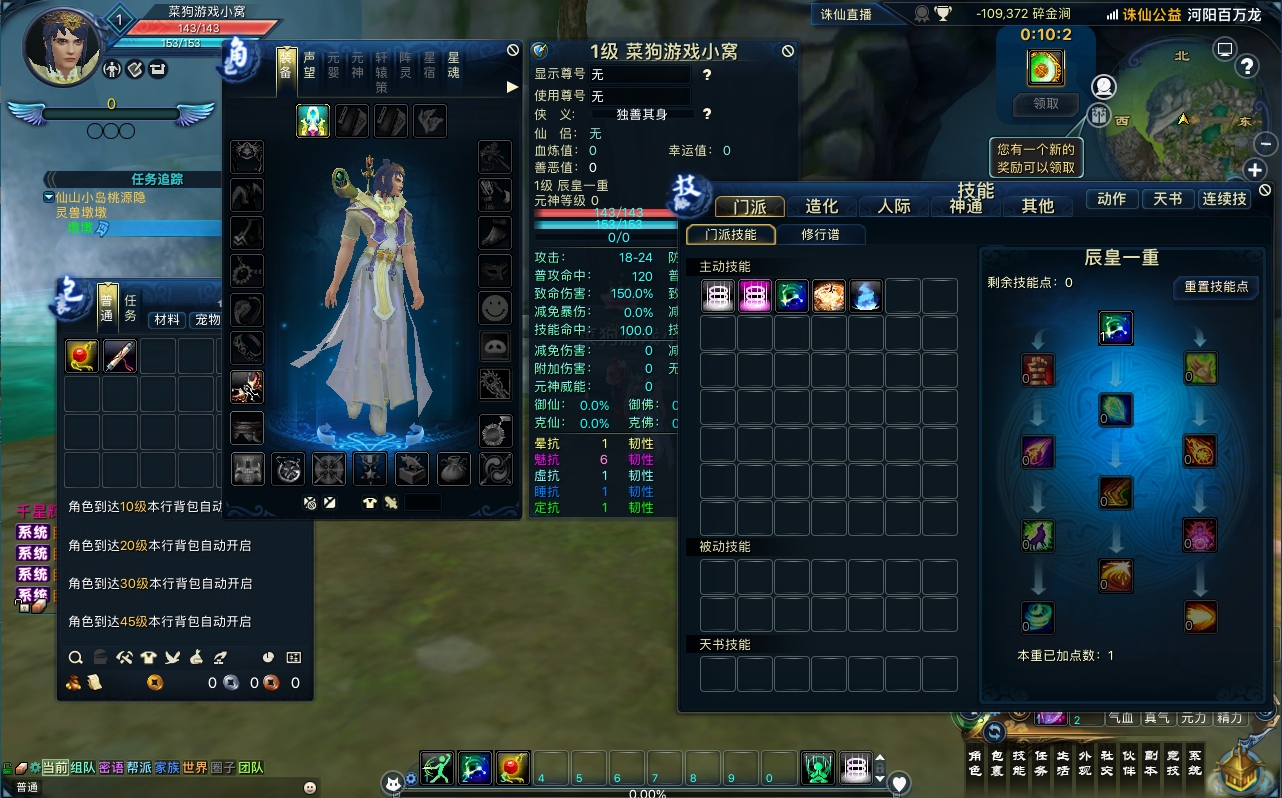1282x798 pixels.
Task: Click the help question mark icon
Action: click(x=1247, y=66)
